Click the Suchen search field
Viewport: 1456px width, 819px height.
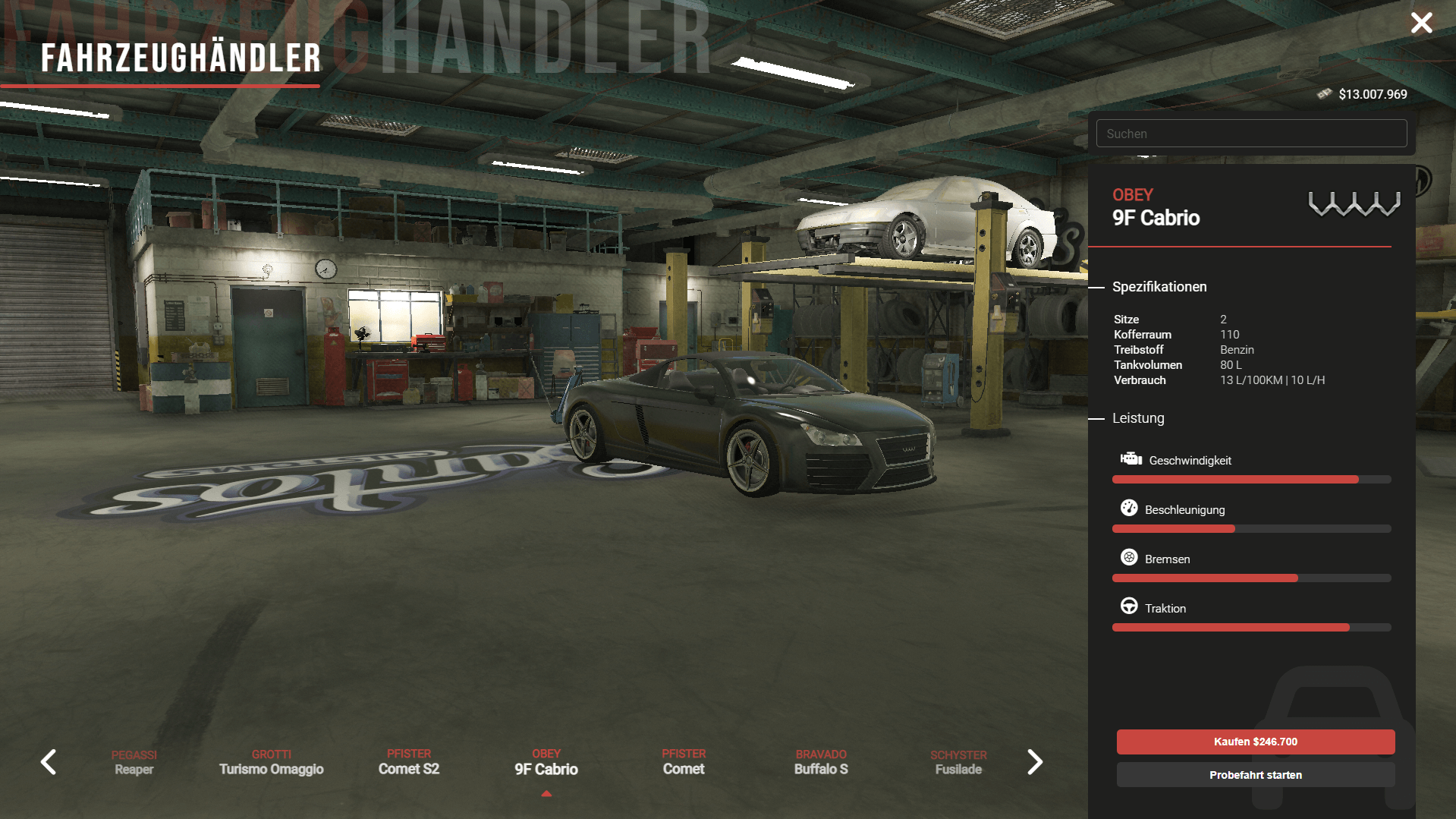(x=1250, y=134)
